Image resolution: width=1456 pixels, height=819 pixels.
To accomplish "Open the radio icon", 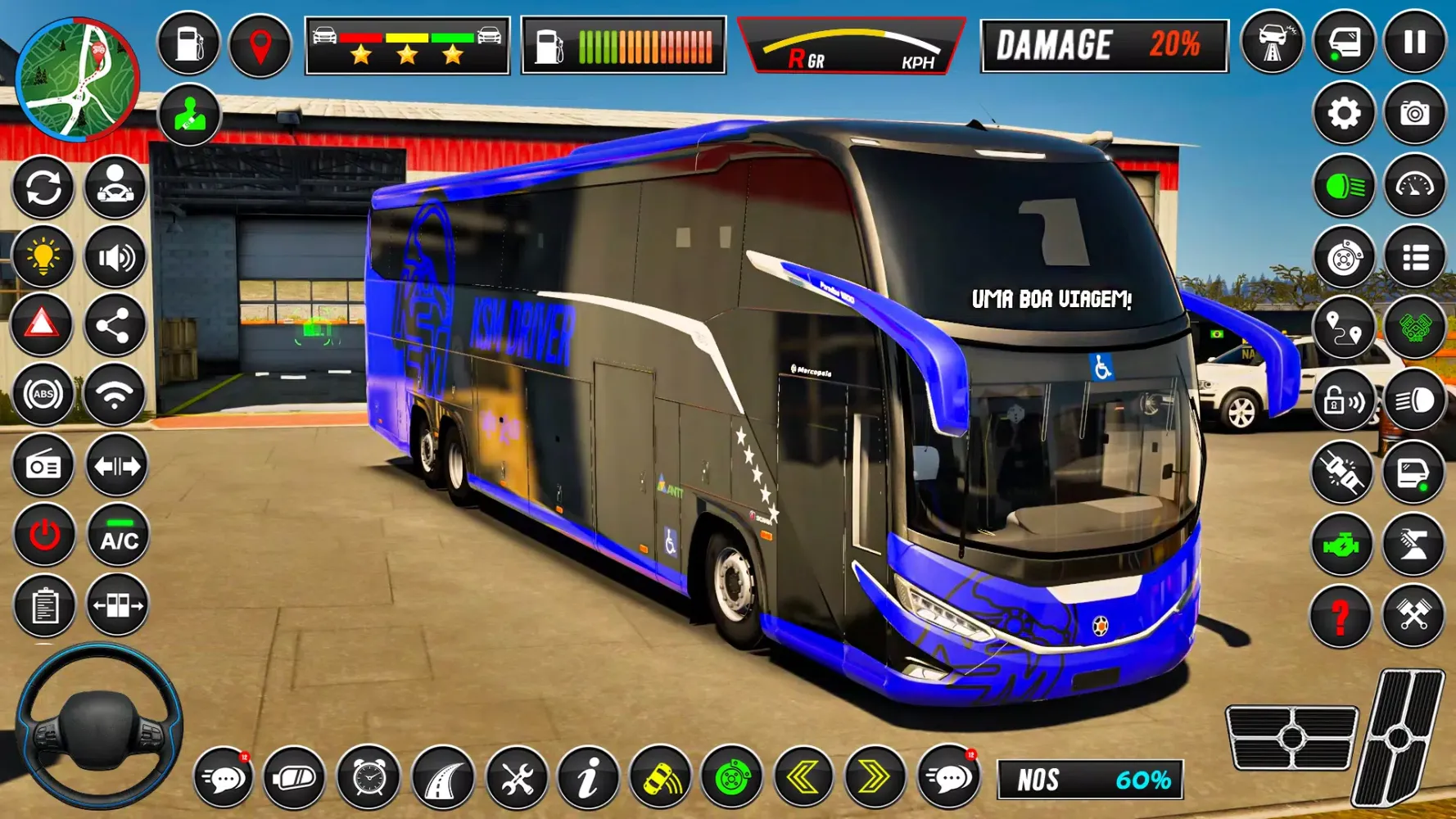I will [x=43, y=466].
